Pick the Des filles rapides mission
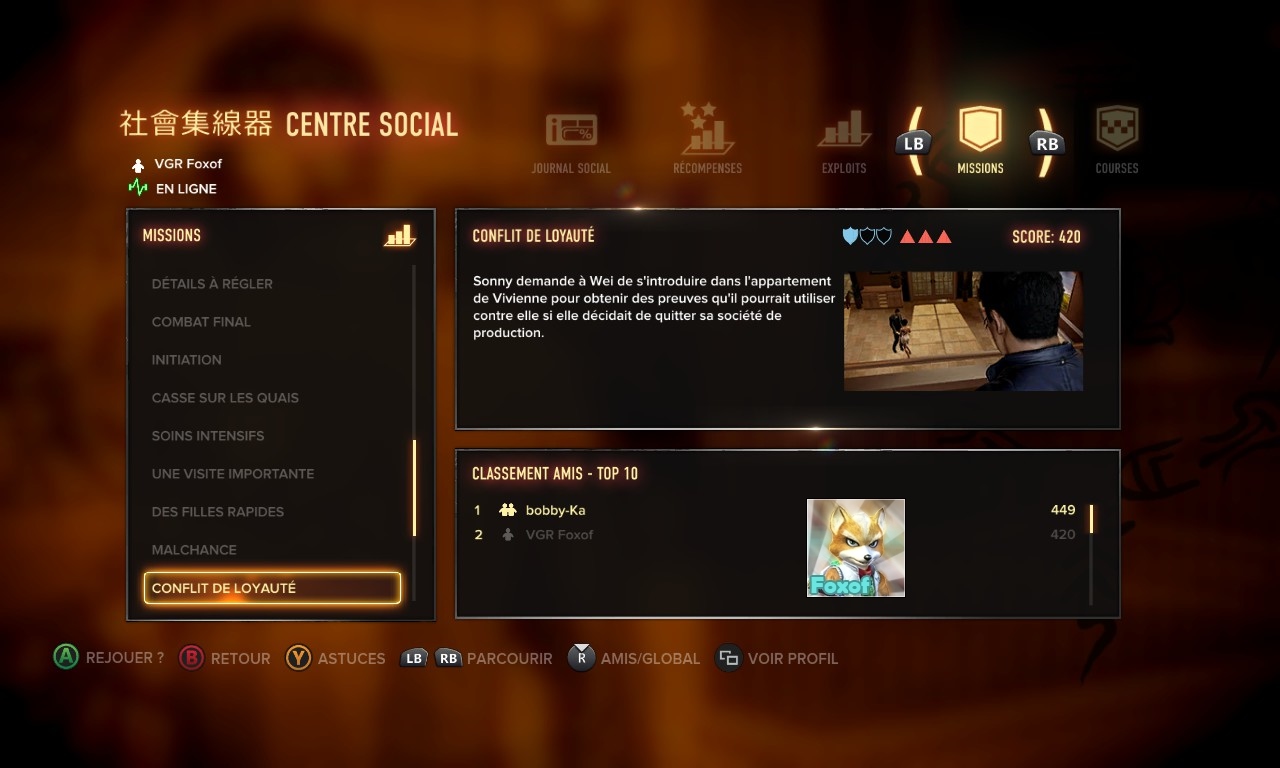The image size is (1280, 768). coord(218,512)
